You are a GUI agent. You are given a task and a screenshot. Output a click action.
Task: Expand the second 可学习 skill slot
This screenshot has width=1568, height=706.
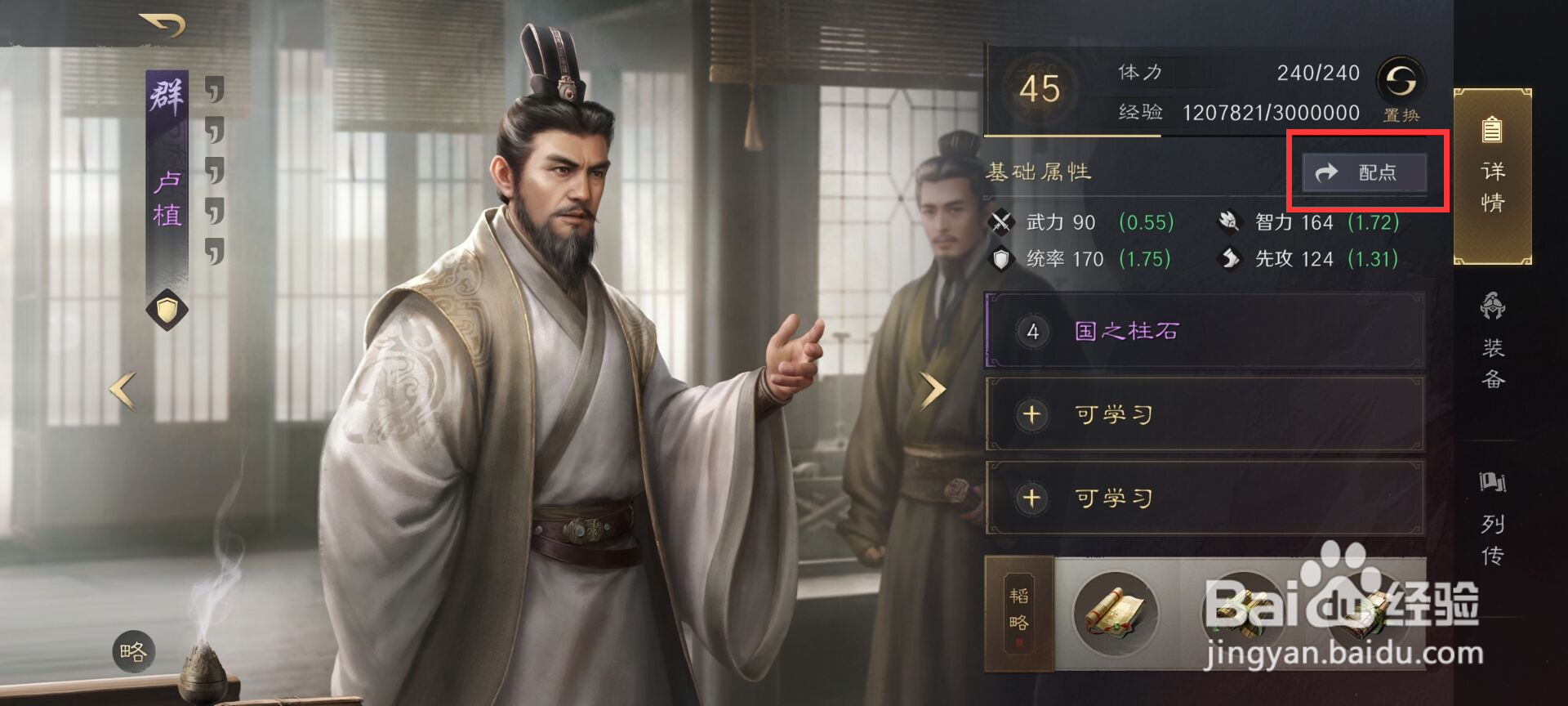(x=1200, y=497)
